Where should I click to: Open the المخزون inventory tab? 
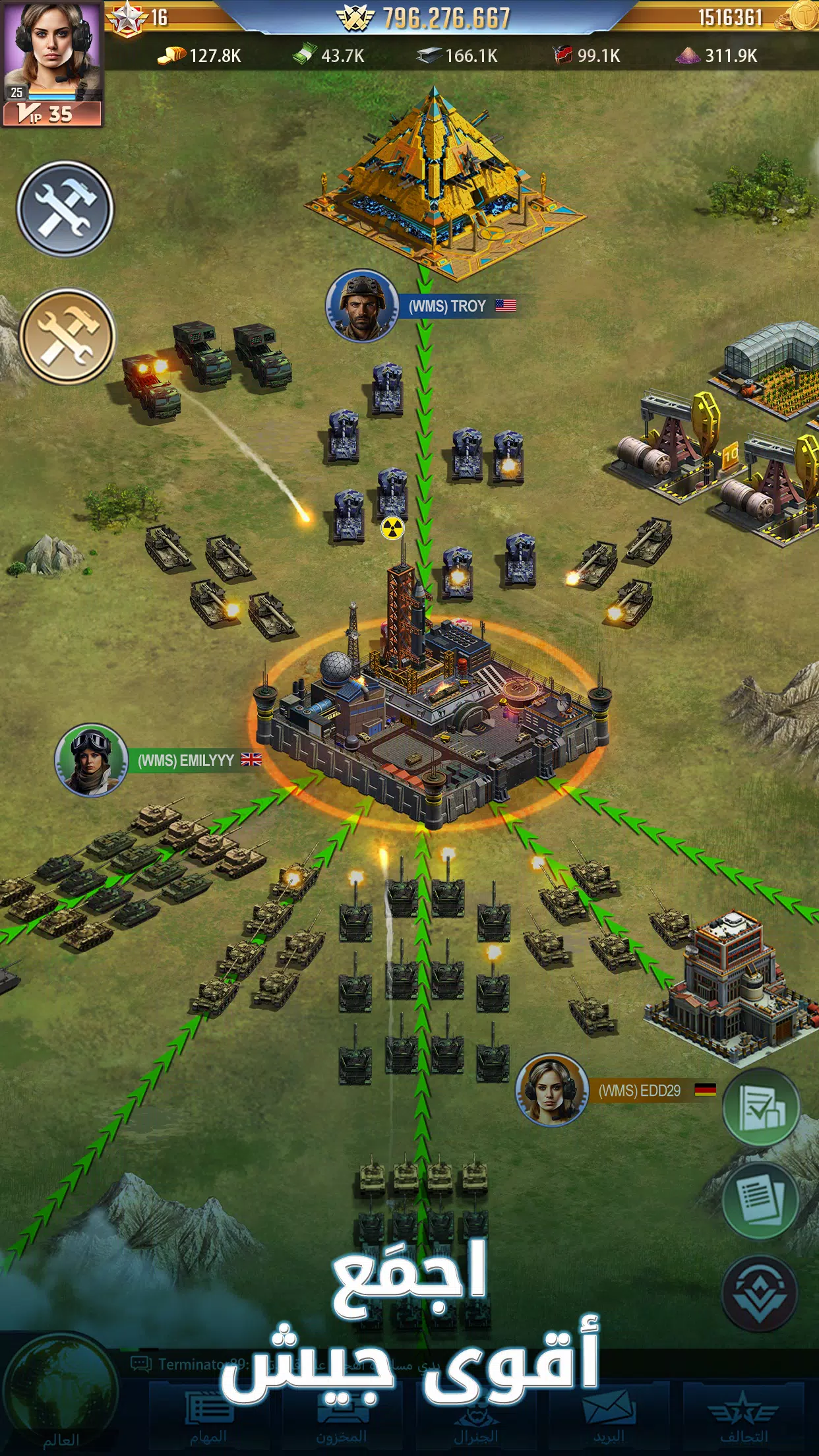click(x=341, y=1418)
